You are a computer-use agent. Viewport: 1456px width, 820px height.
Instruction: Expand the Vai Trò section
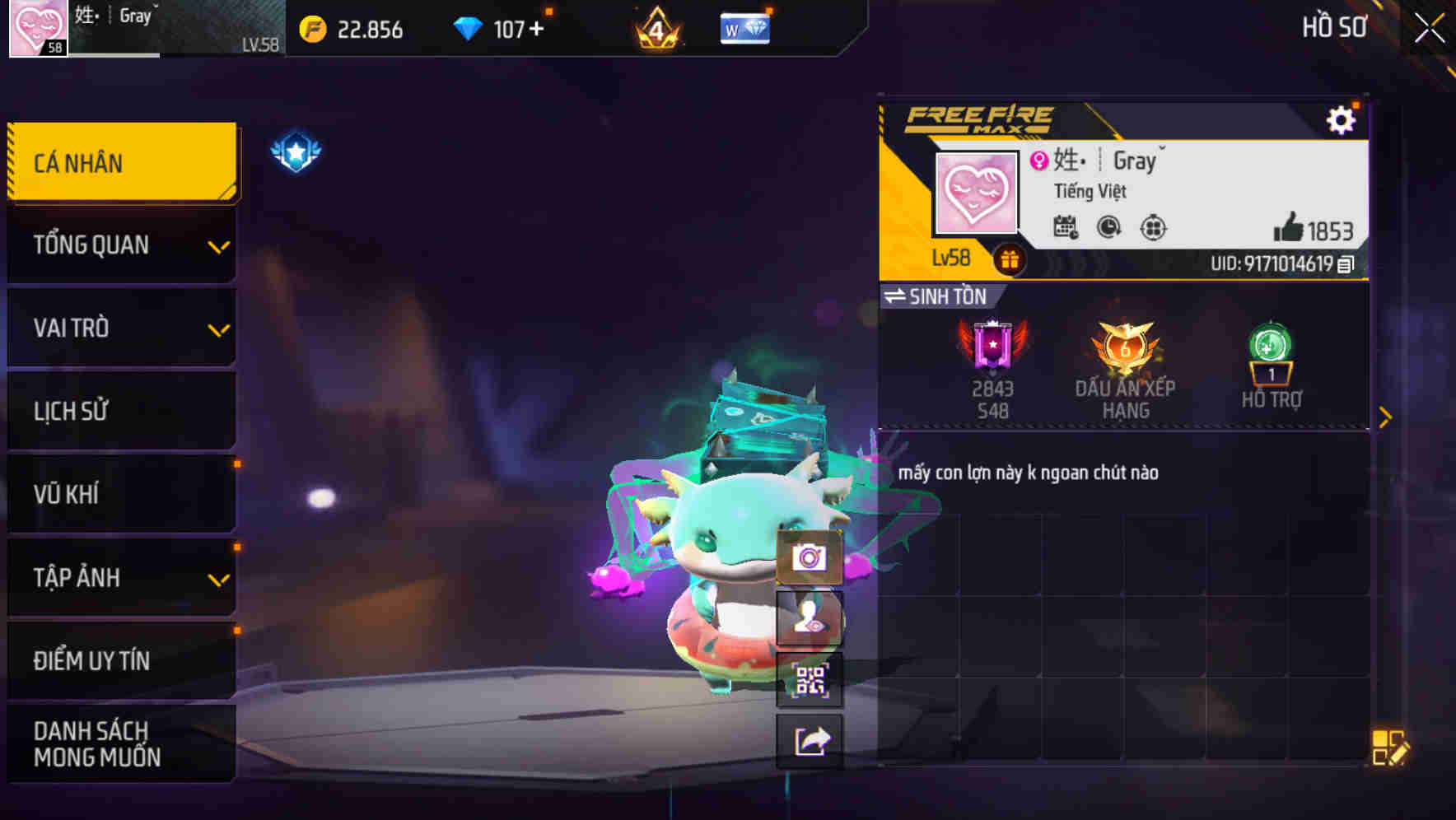coord(120,328)
